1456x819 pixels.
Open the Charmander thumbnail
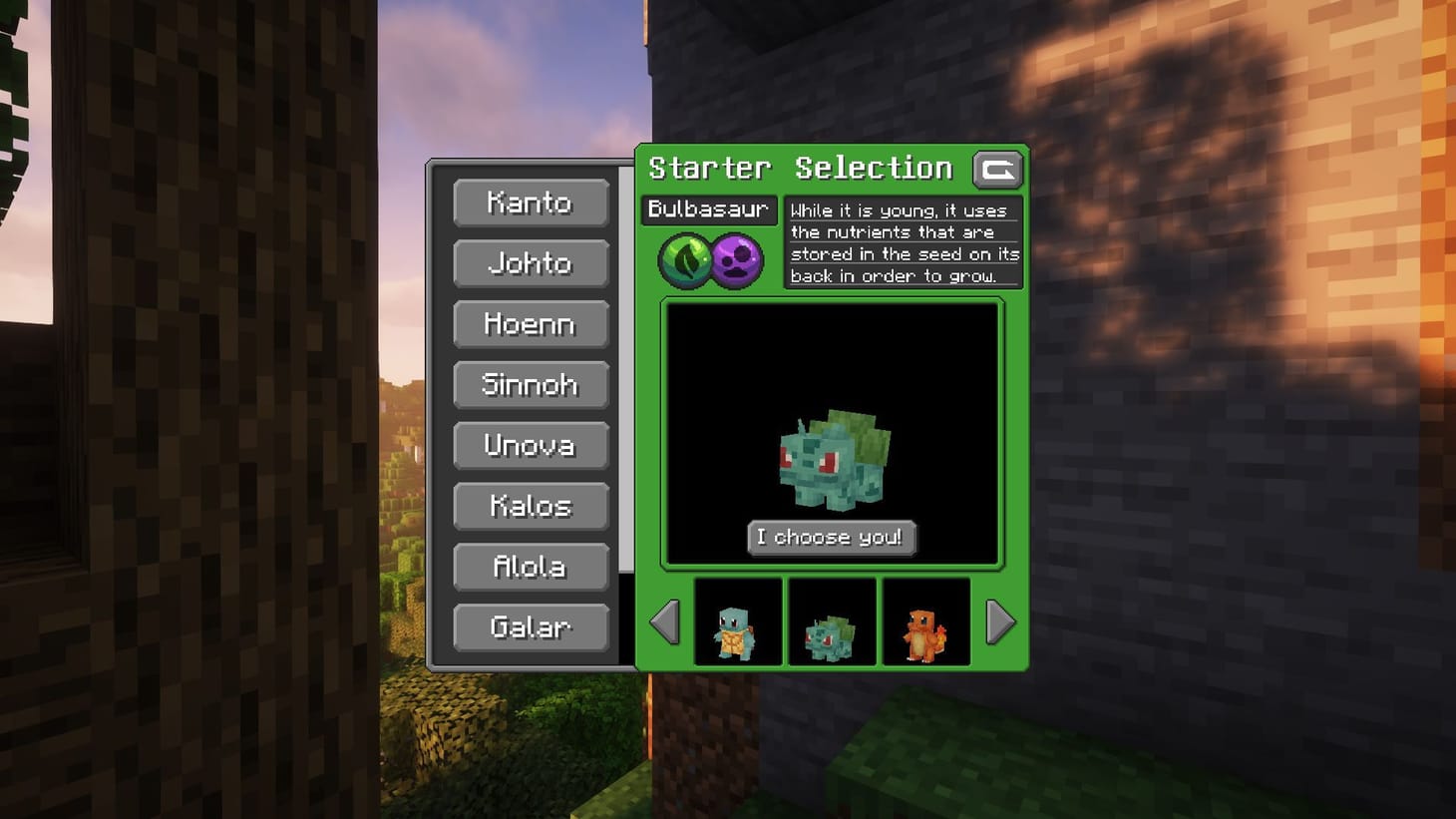(925, 620)
